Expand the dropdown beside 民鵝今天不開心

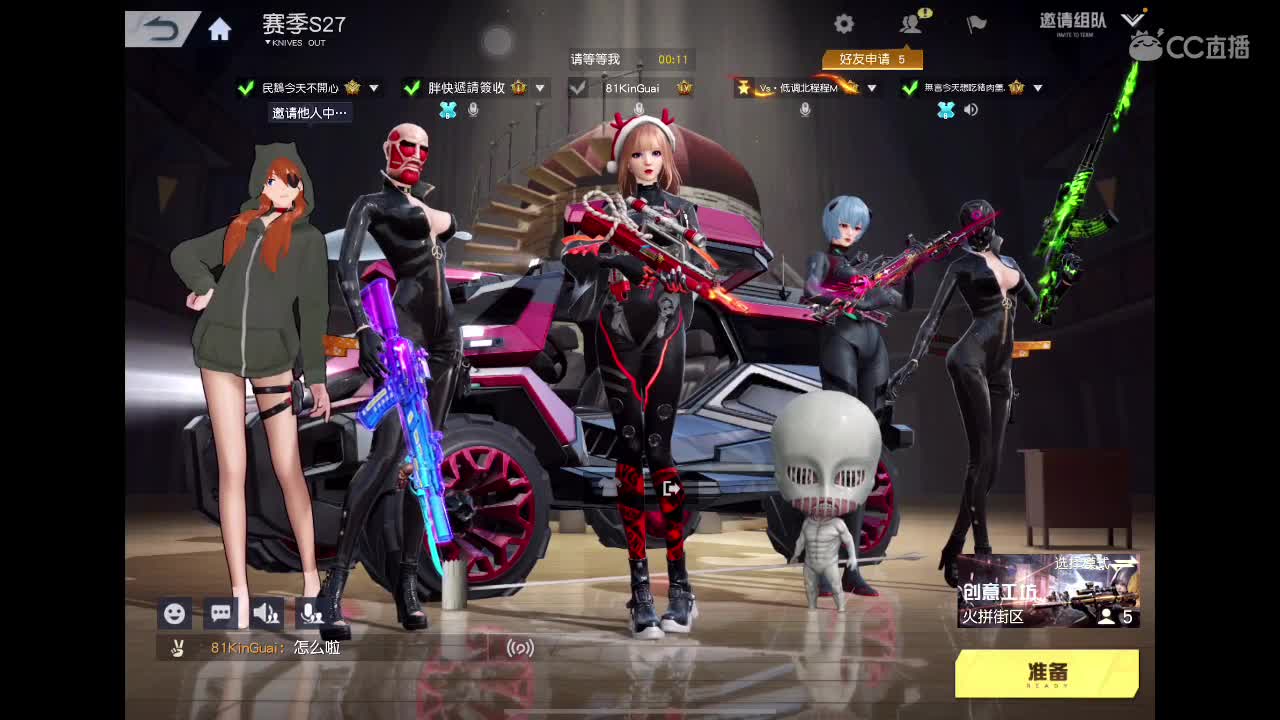(376, 88)
